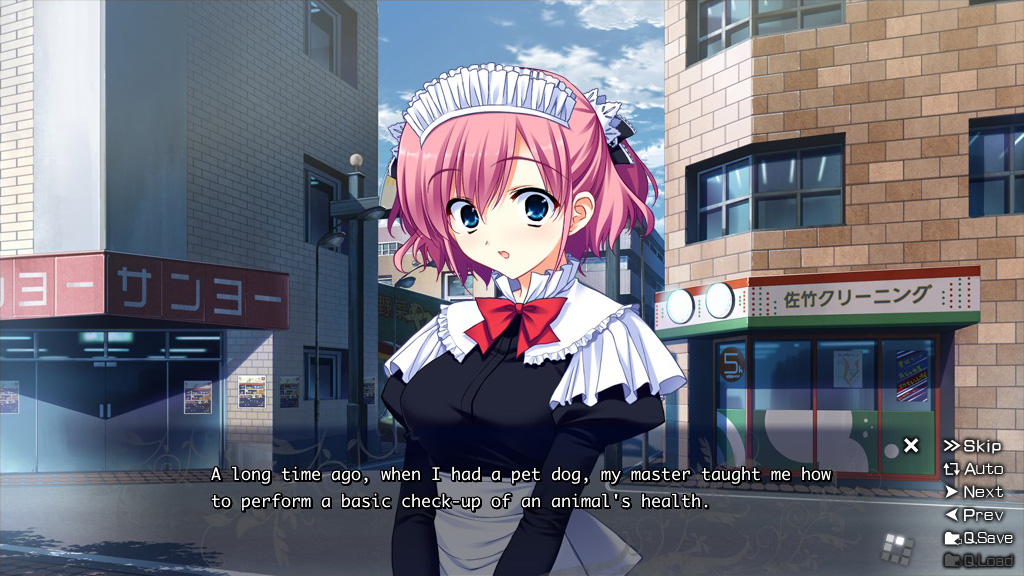Image resolution: width=1024 pixels, height=576 pixels.
Task: Advance with the Next button
Action: point(974,492)
